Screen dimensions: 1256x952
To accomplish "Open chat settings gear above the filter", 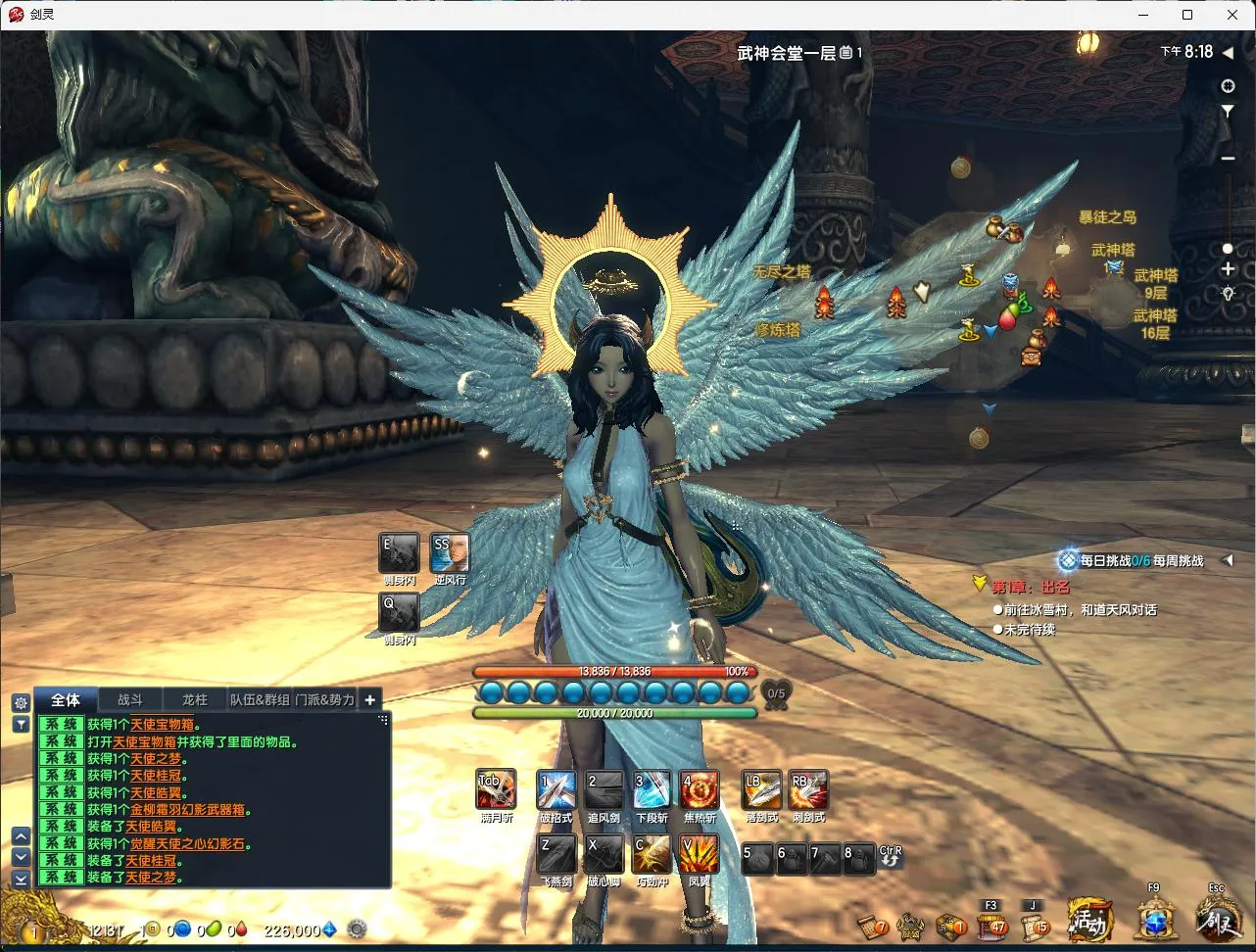I will [21, 702].
